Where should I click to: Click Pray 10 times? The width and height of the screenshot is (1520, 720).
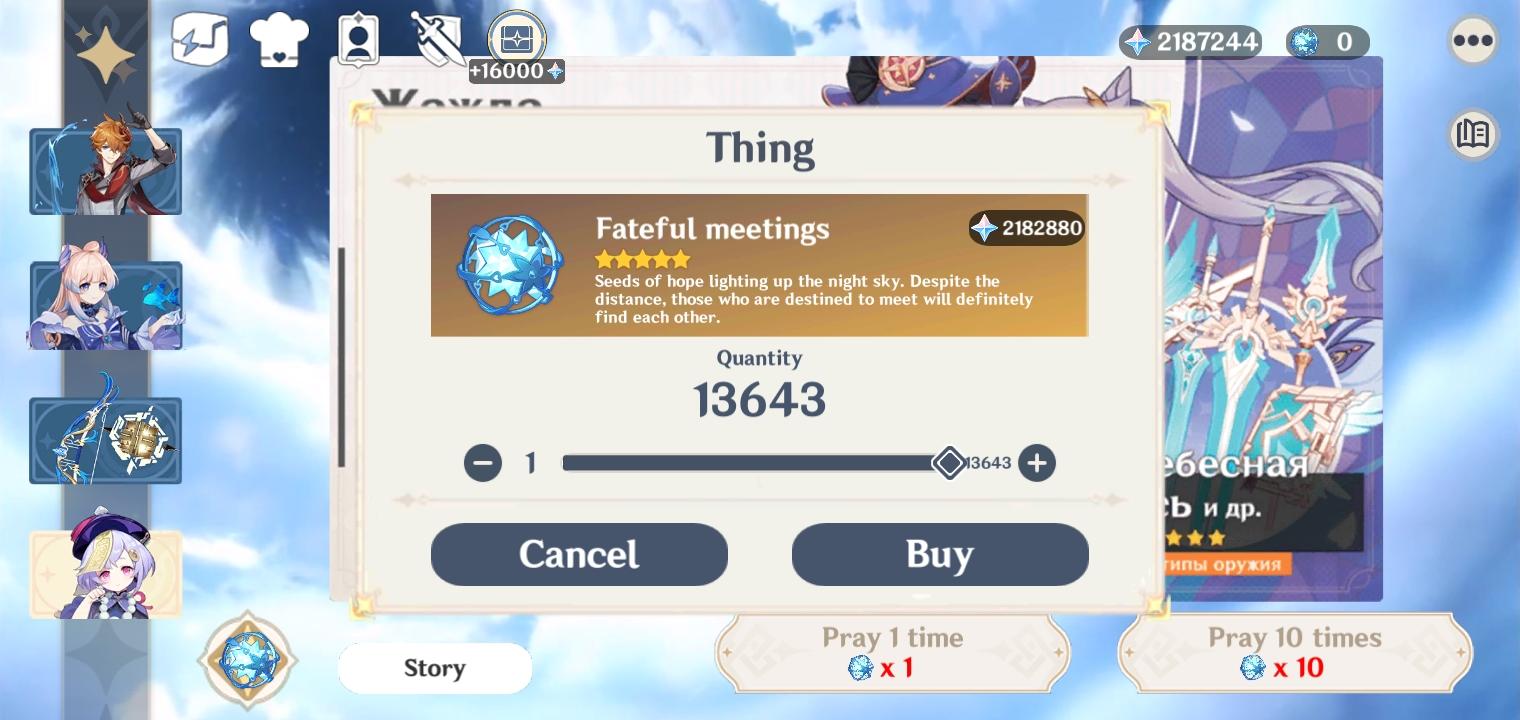click(1294, 652)
